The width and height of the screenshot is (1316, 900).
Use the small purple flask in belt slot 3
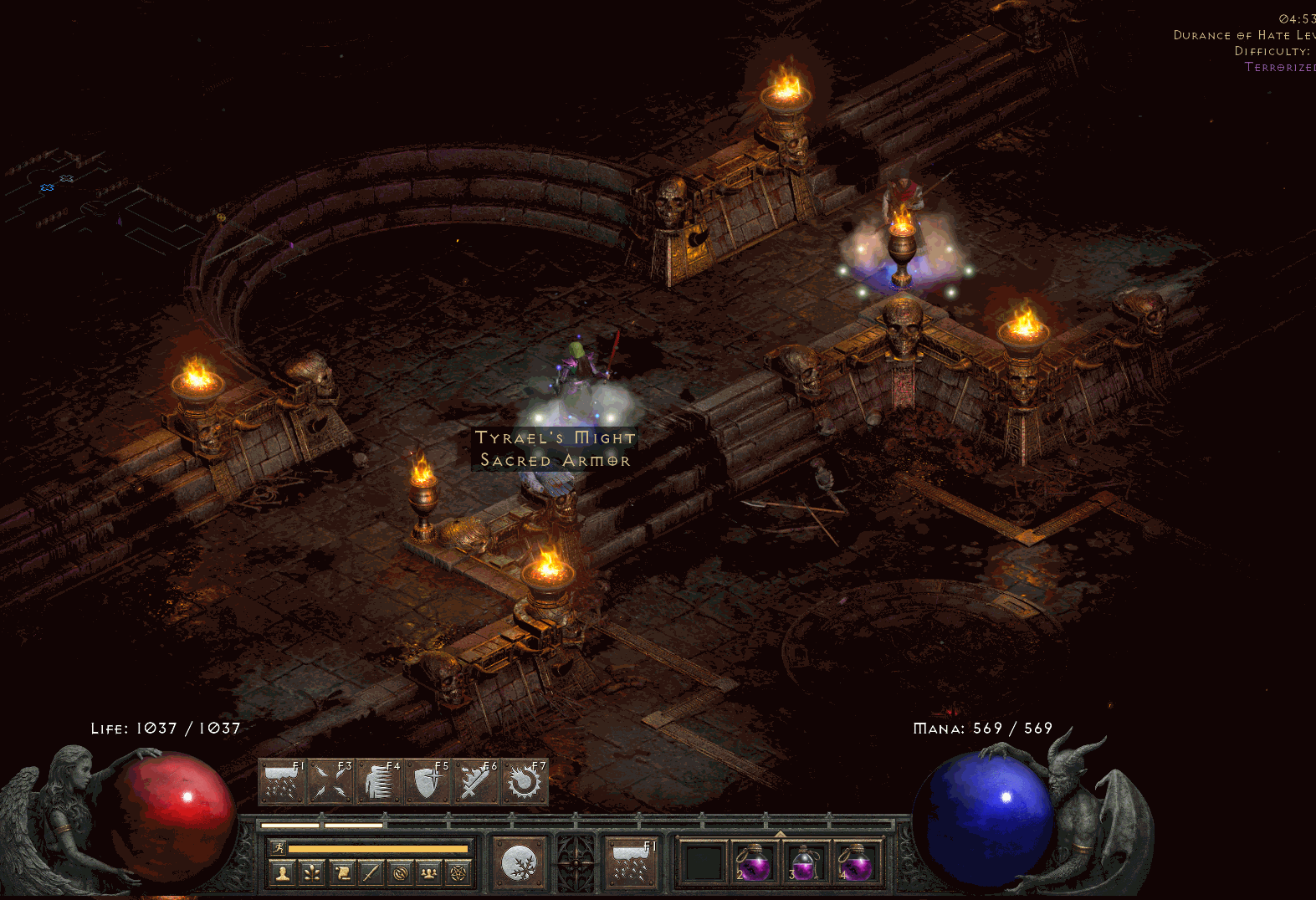pos(804,862)
